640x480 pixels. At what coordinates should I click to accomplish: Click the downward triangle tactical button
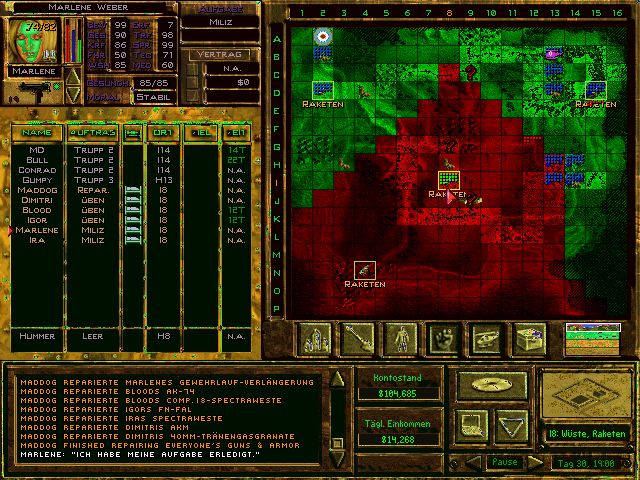point(510,422)
